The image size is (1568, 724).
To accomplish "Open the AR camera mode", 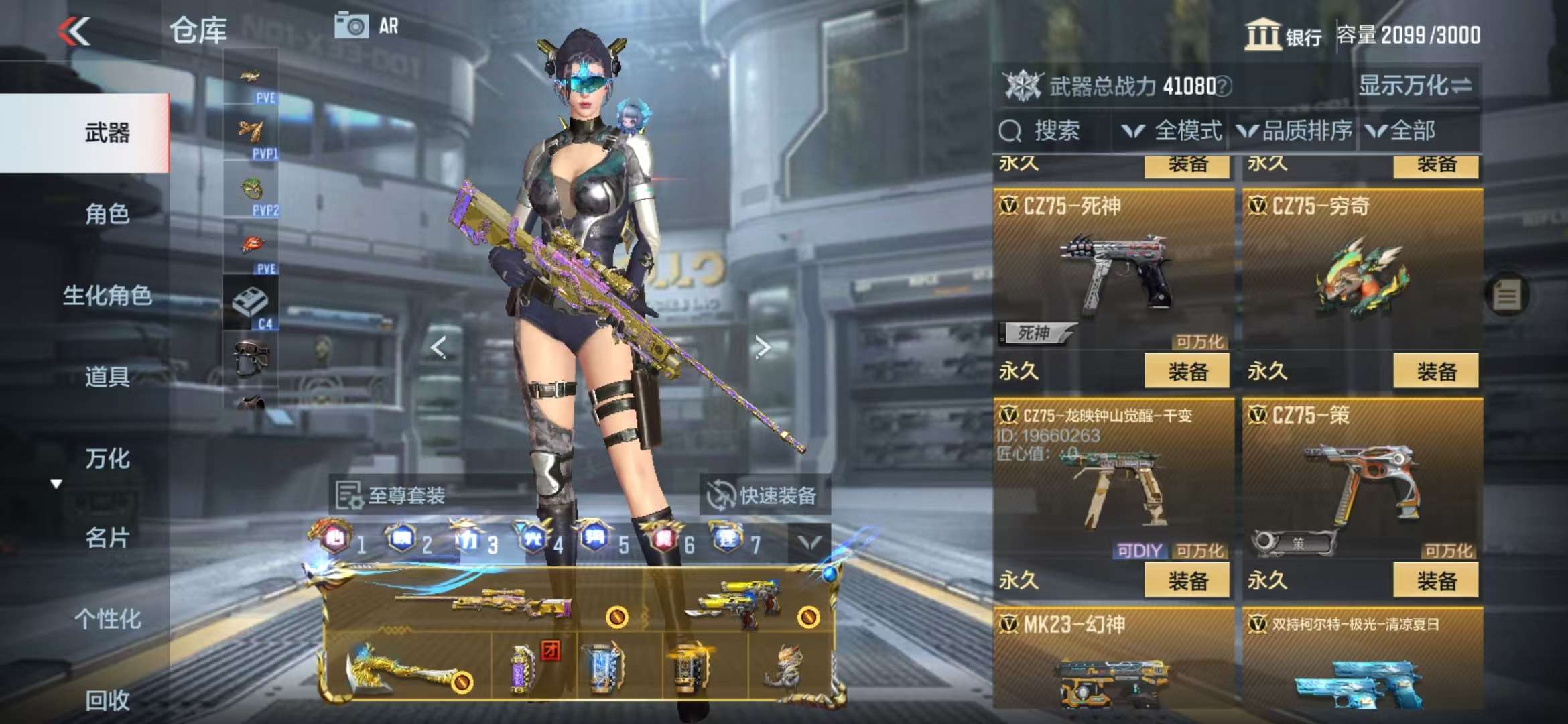I will pos(366,26).
